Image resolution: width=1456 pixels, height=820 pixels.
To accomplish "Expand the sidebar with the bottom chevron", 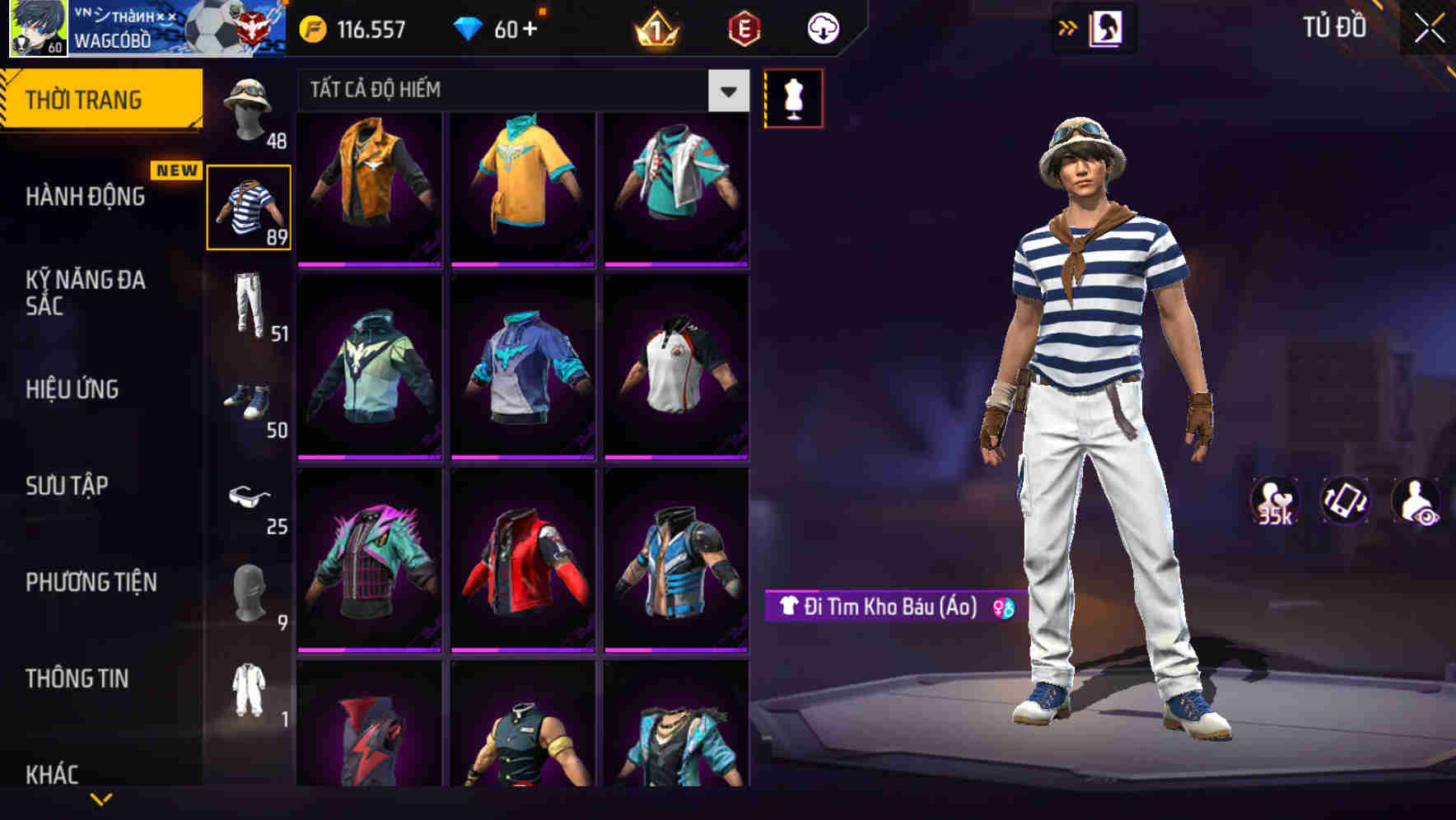I will [104, 800].
